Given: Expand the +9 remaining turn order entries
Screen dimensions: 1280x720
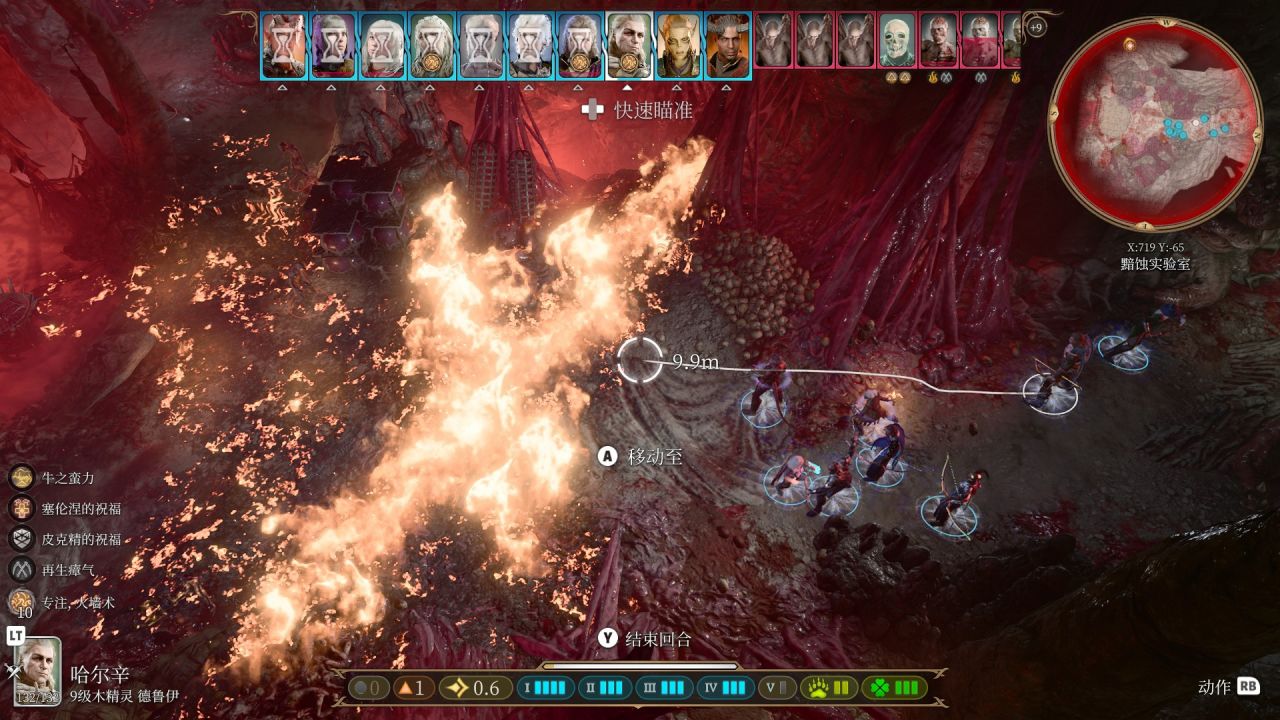Looking at the screenshot, I should 1036,27.
